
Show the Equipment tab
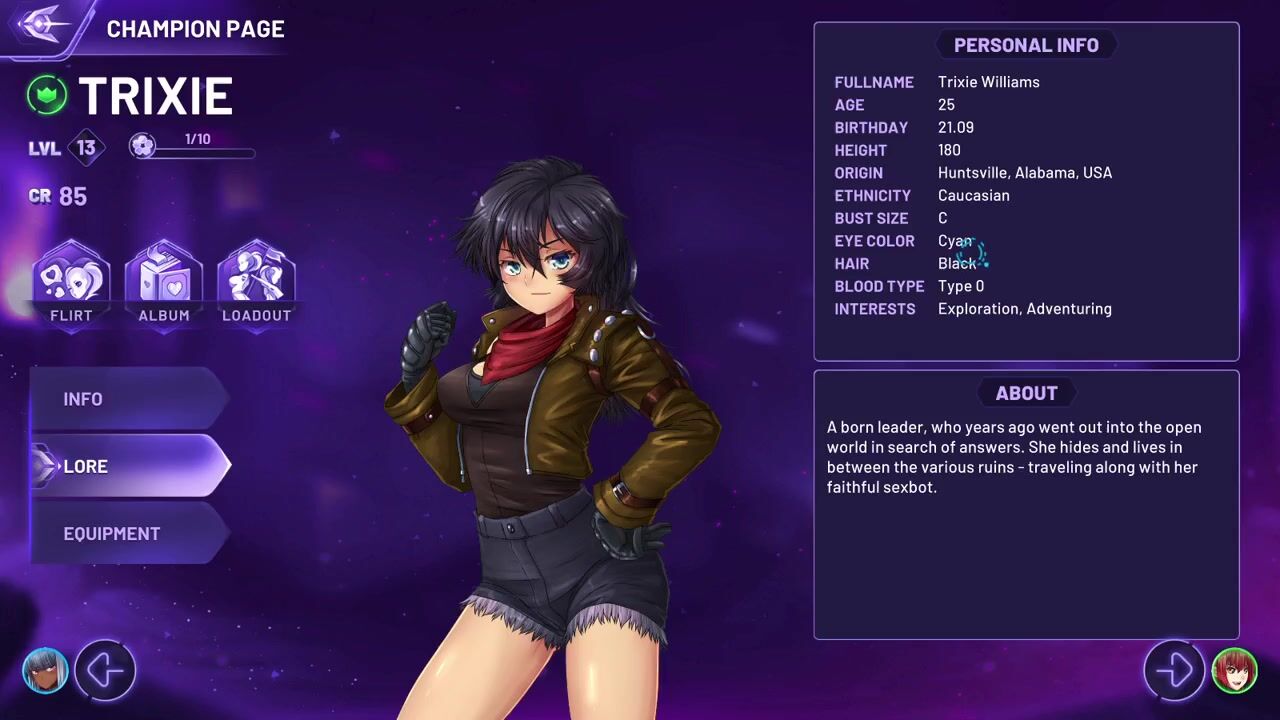point(130,534)
